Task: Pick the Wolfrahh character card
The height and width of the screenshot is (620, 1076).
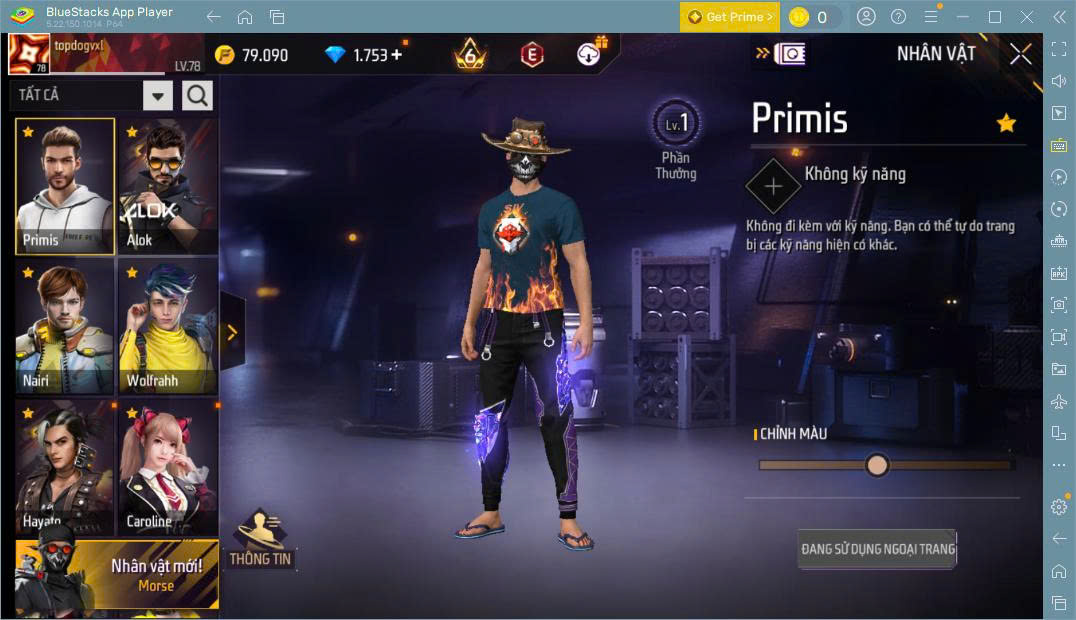Action: click(168, 326)
